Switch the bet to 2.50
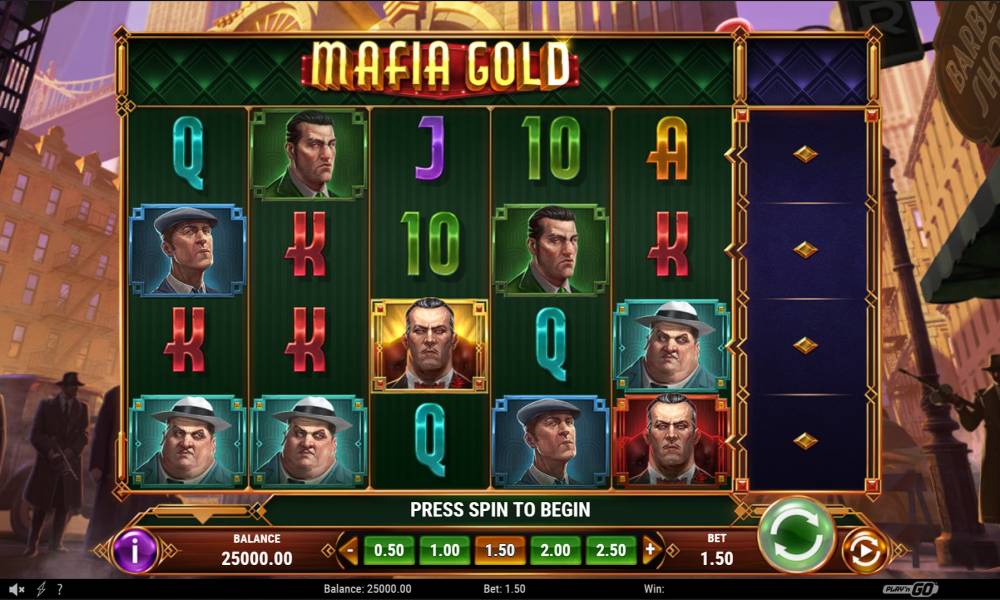This screenshot has height=600, width=1000. coord(610,550)
